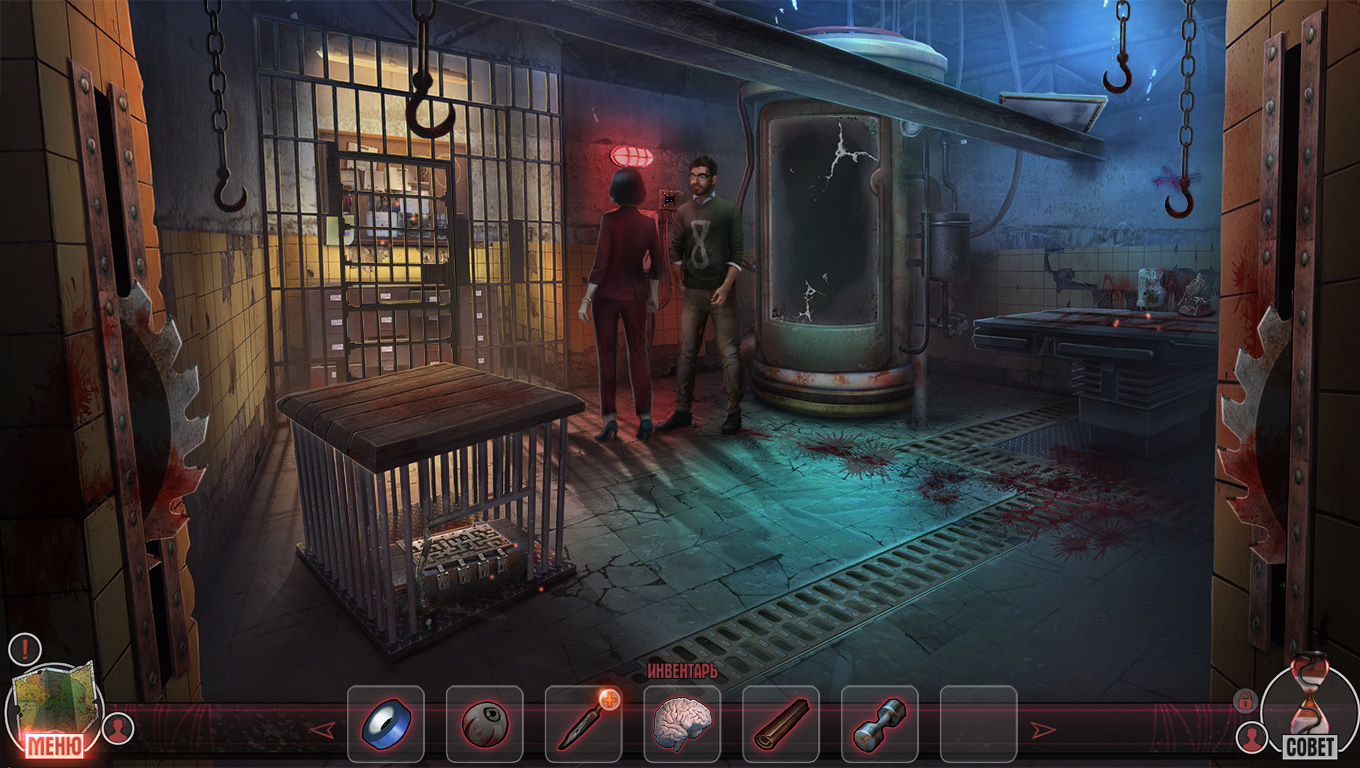Click the character silhouette icon beside the map

coord(119,727)
